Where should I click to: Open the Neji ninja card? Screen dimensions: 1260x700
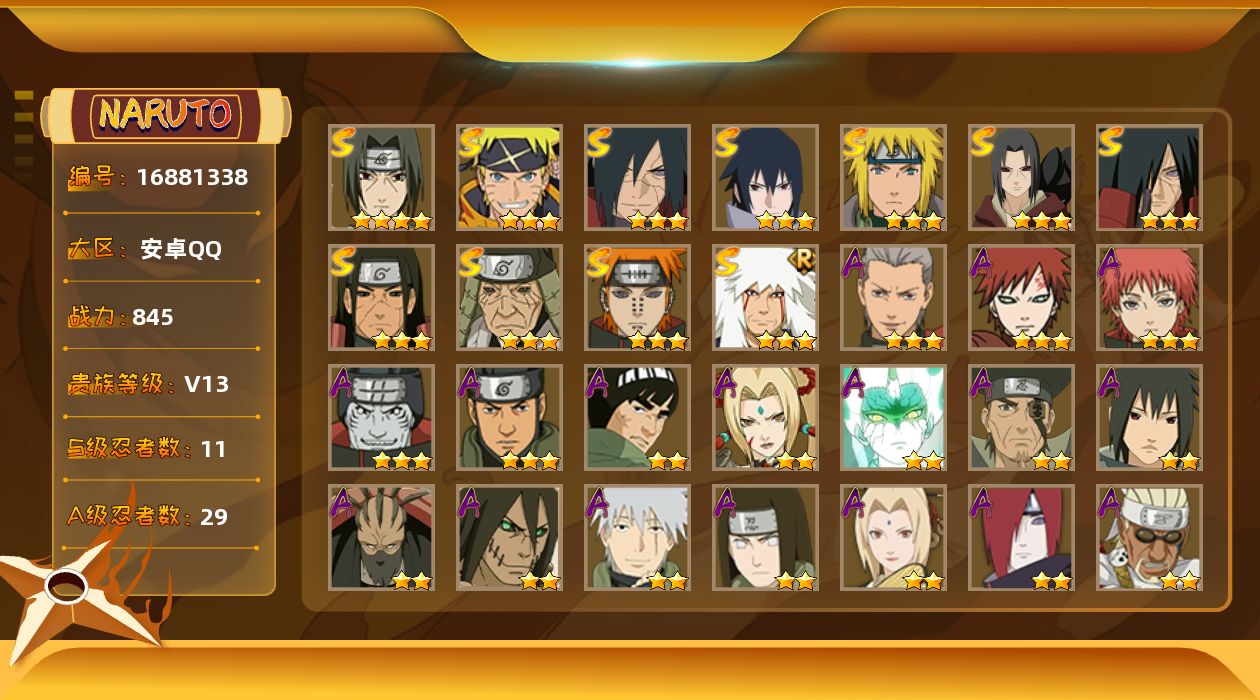tap(765, 538)
